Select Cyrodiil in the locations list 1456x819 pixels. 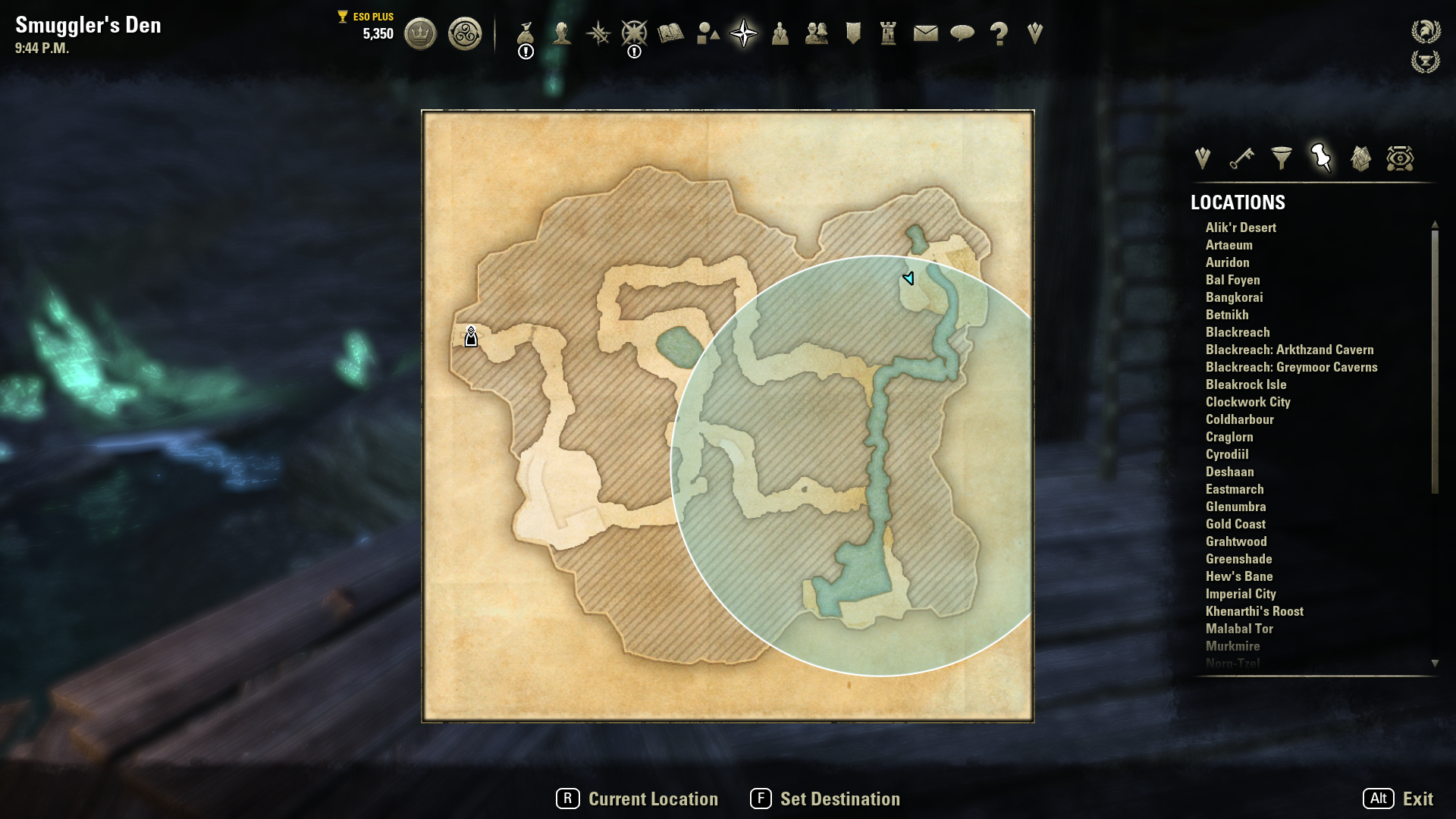click(1227, 454)
